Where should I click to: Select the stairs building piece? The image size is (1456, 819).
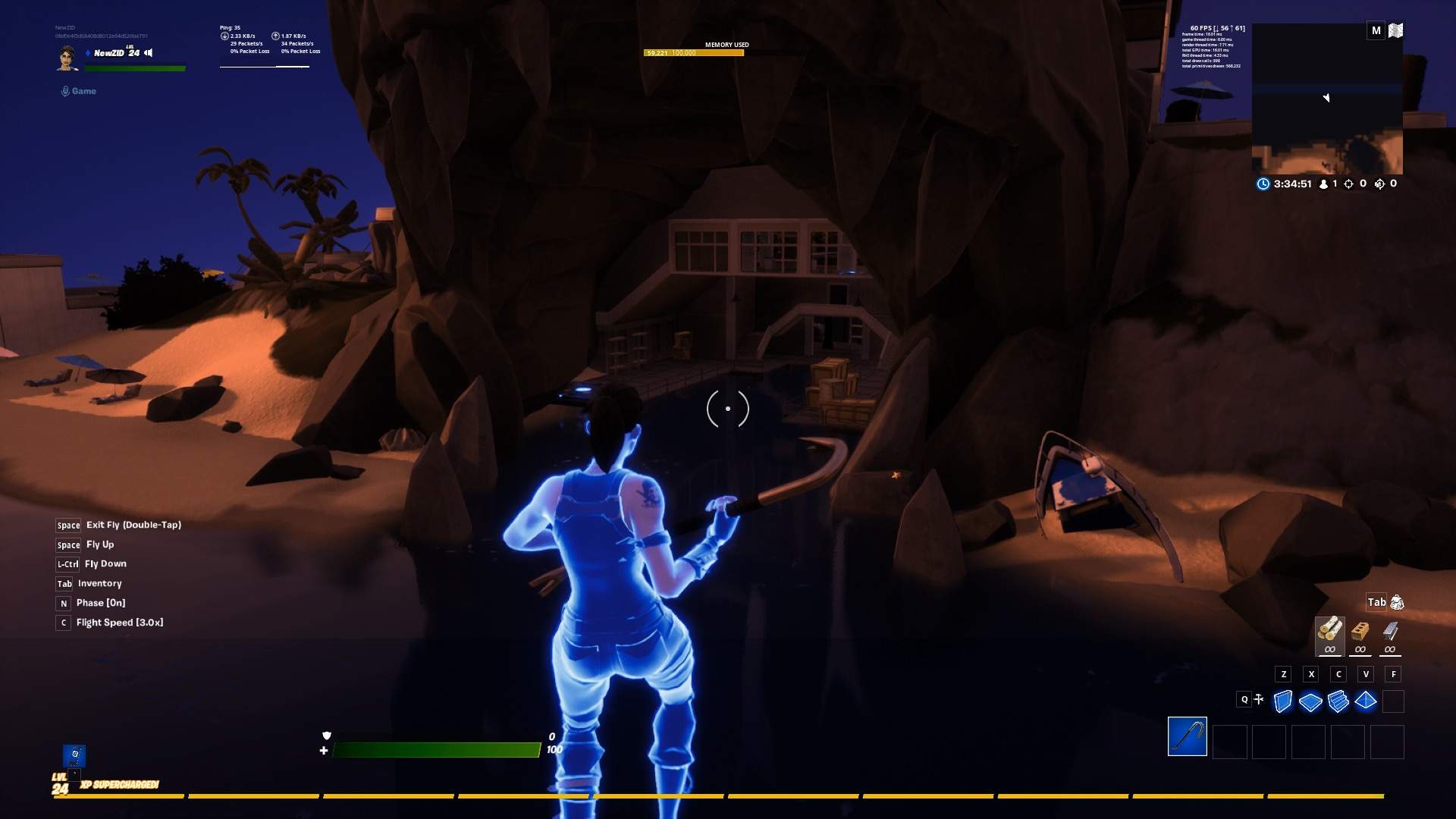point(1338,701)
